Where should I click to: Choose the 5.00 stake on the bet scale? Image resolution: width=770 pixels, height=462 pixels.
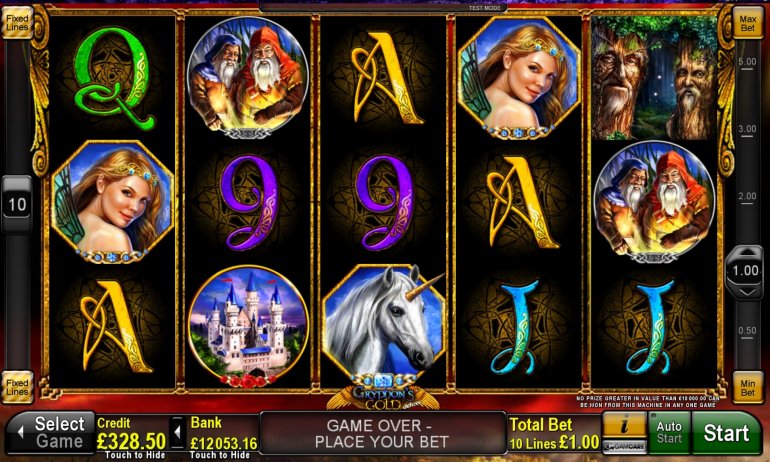pyautogui.click(x=746, y=62)
